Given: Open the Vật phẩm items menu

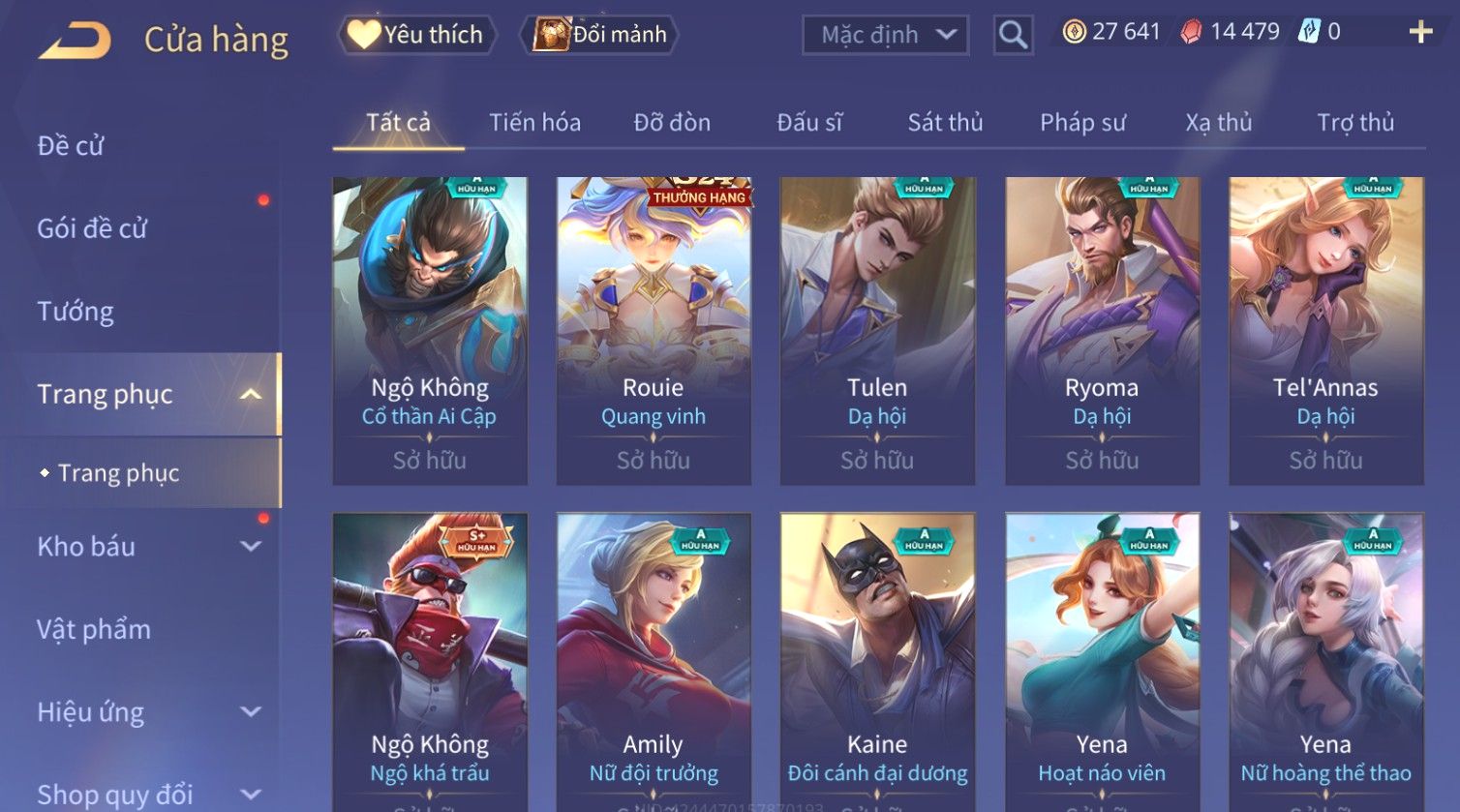Looking at the screenshot, I should [94, 630].
